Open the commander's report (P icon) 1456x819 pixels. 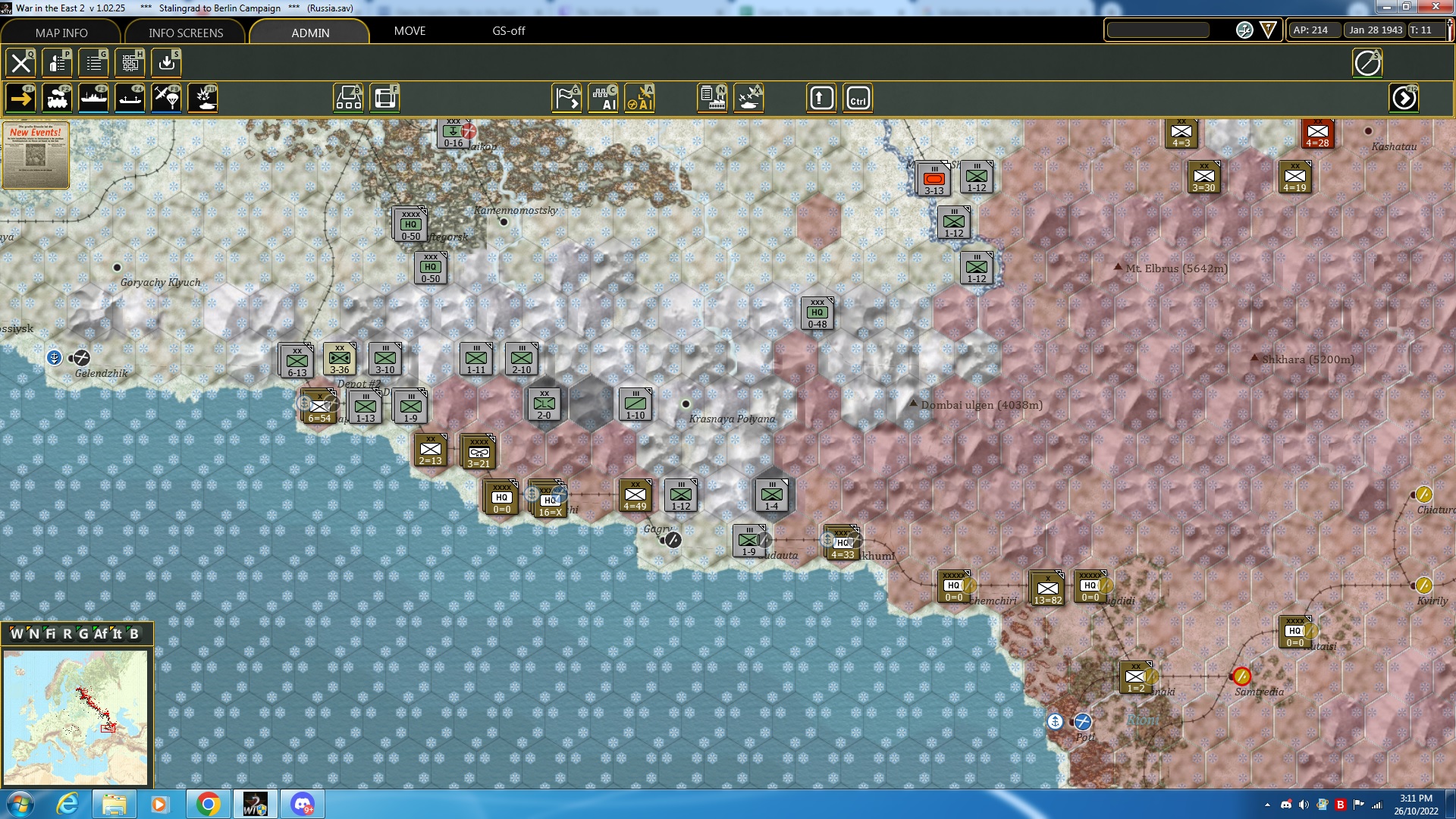(x=57, y=63)
